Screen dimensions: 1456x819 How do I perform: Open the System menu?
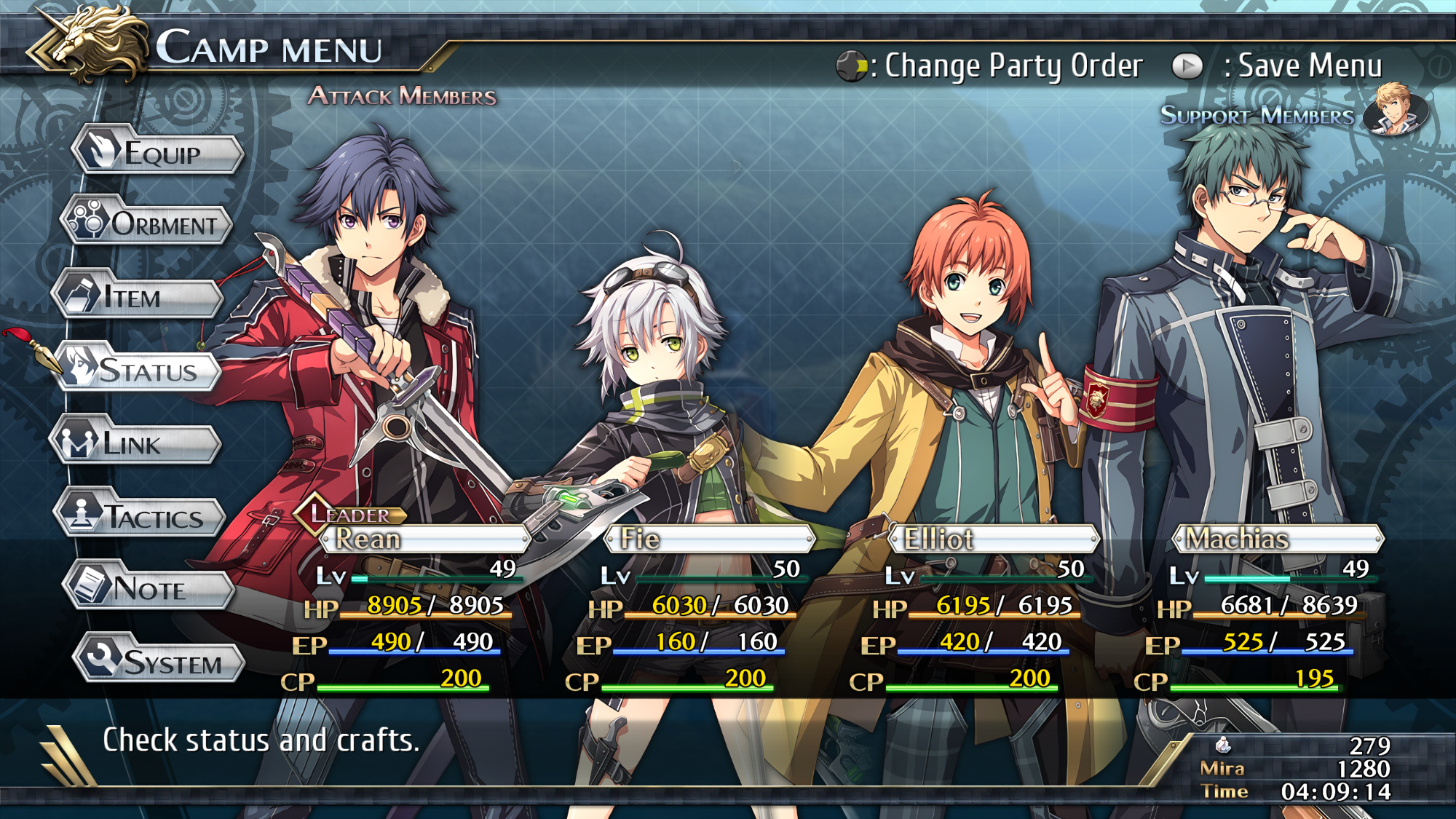(x=160, y=662)
